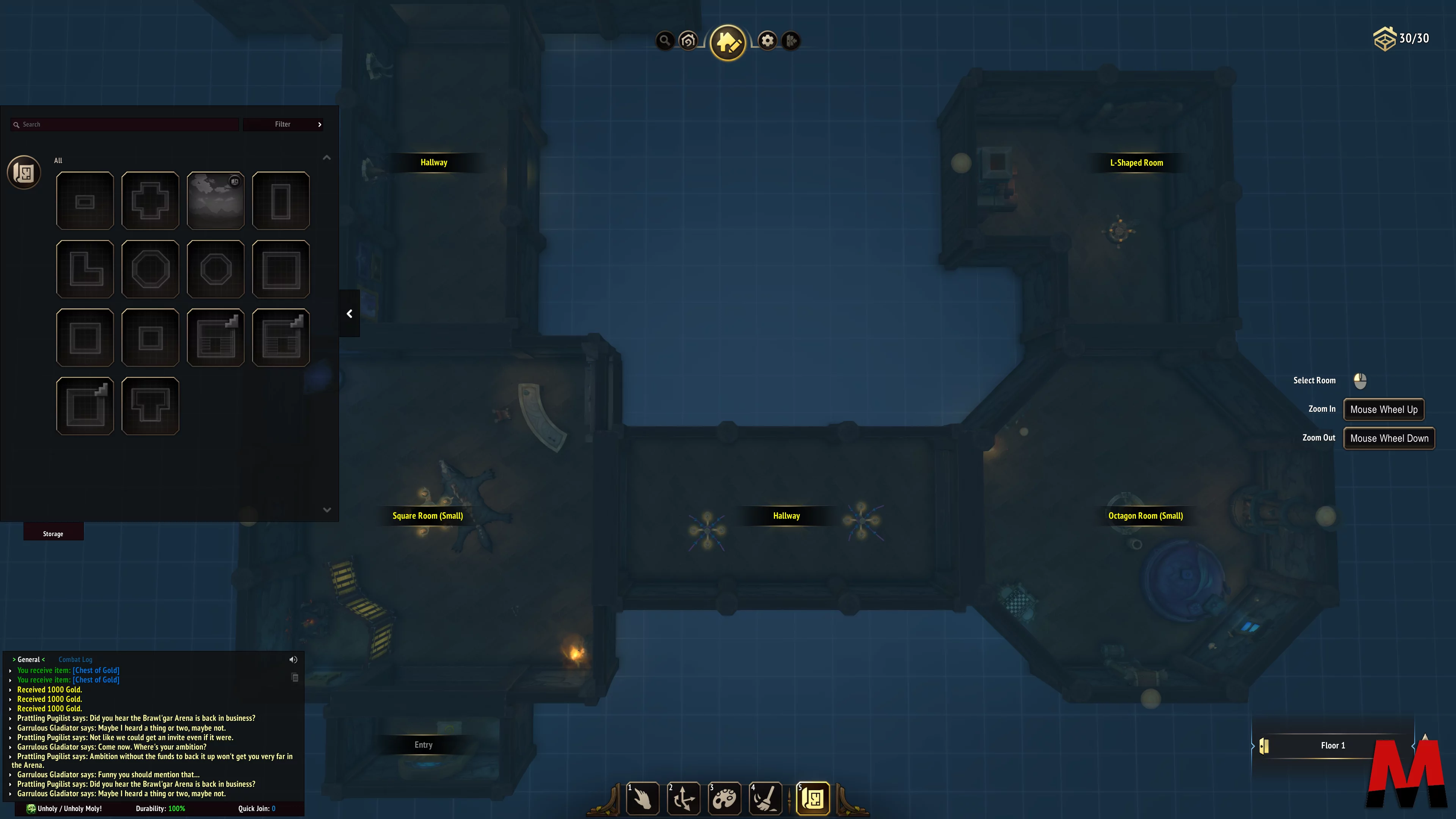Open the Filter dropdown
This screenshot has height=819, width=1456.
(283, 124)
